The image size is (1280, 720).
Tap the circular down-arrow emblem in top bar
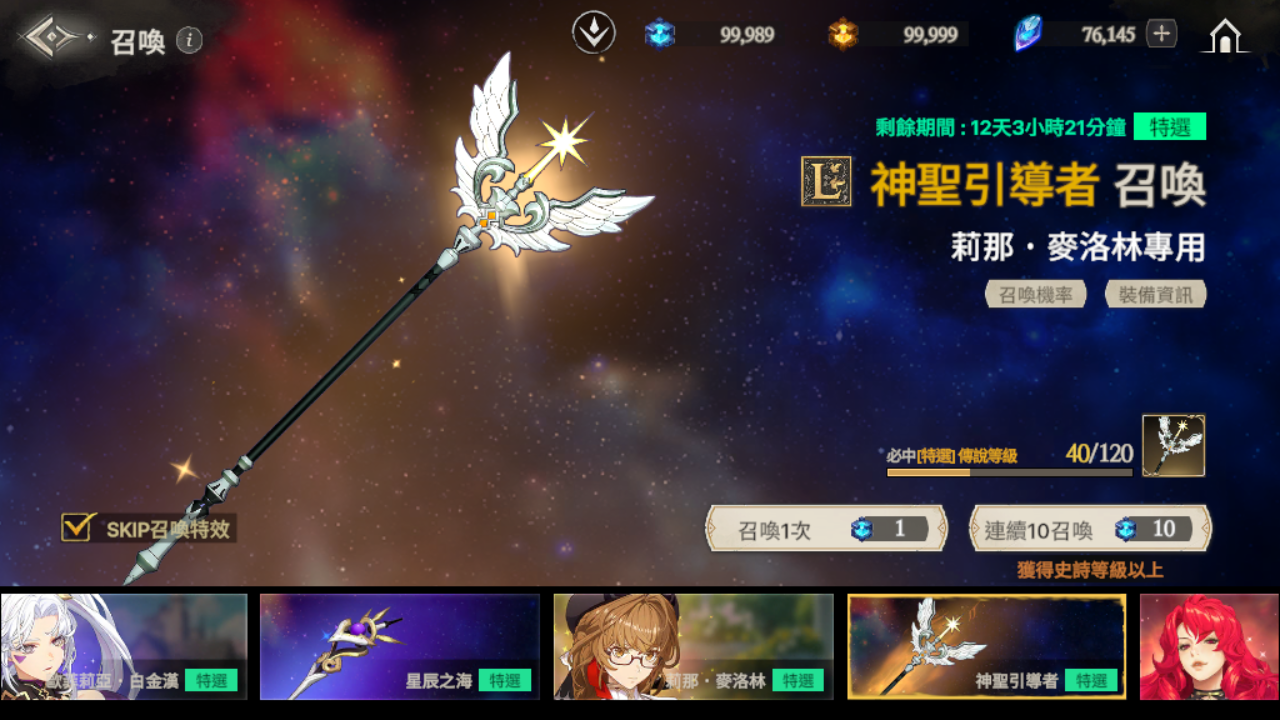pos(593,33)
